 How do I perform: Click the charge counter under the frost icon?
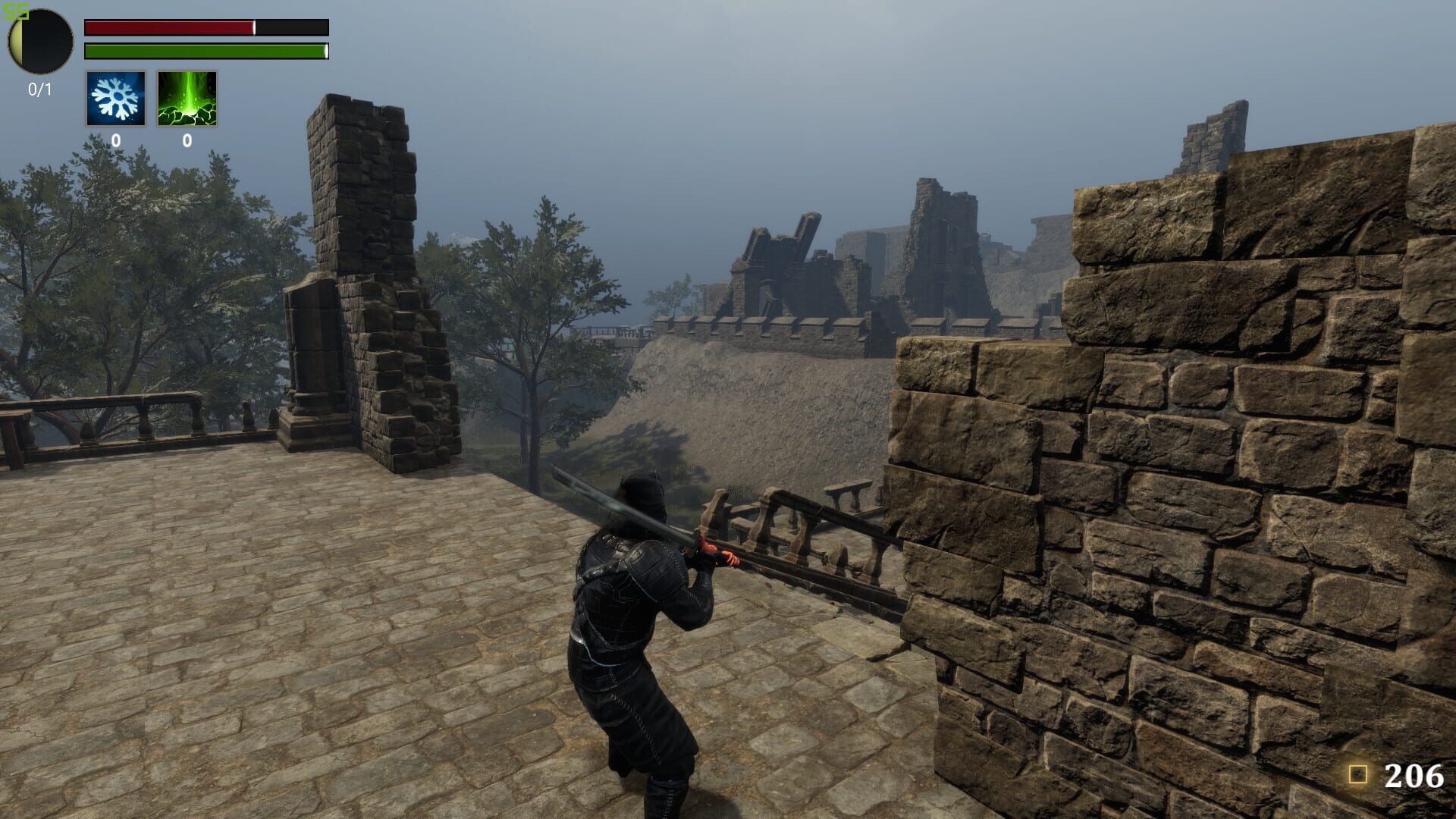(115, 140)
